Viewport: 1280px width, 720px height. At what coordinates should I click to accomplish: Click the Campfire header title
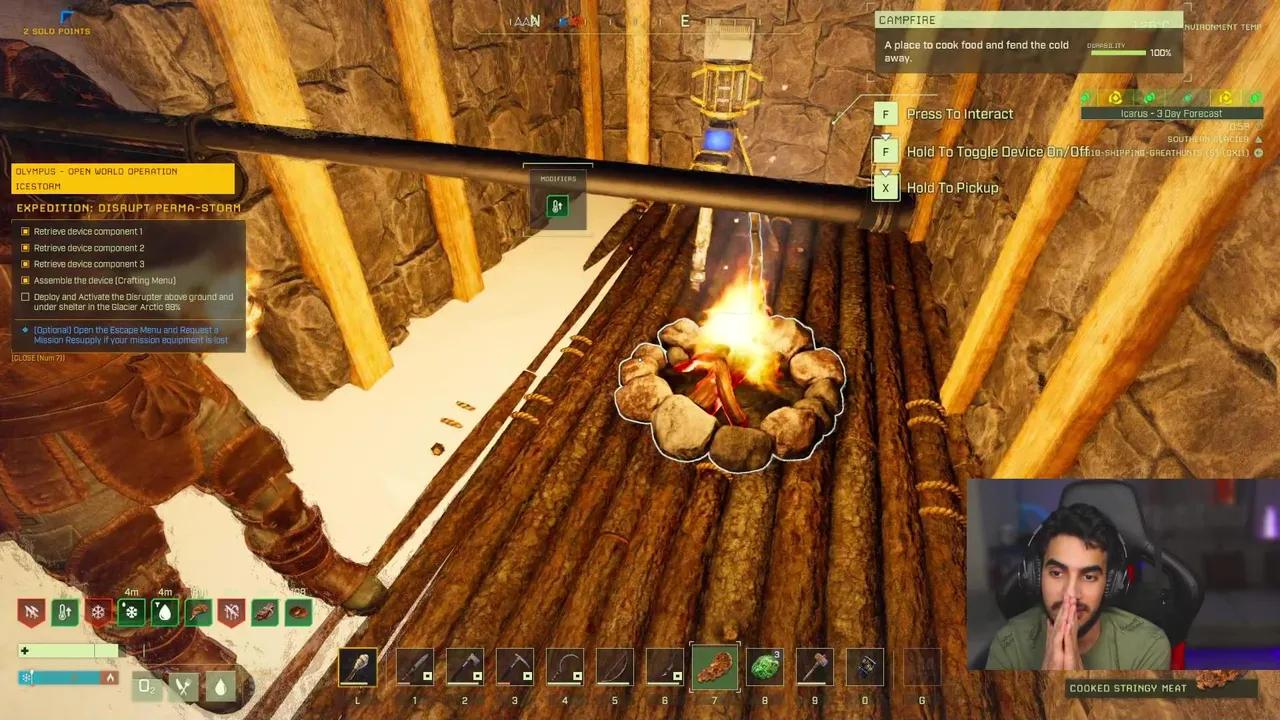(907, 20)
